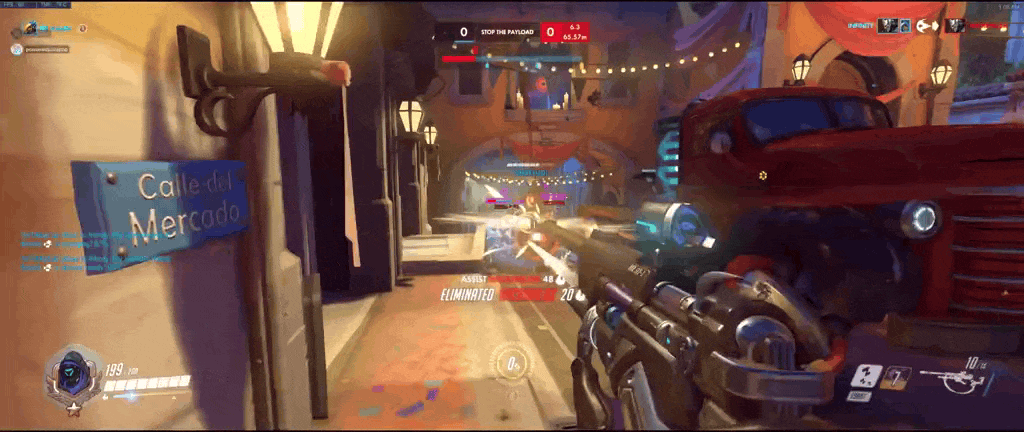Screen dimensions: 1024x432
Task: Select the Stop the Payload objective tracker
Action: (510, 32)
